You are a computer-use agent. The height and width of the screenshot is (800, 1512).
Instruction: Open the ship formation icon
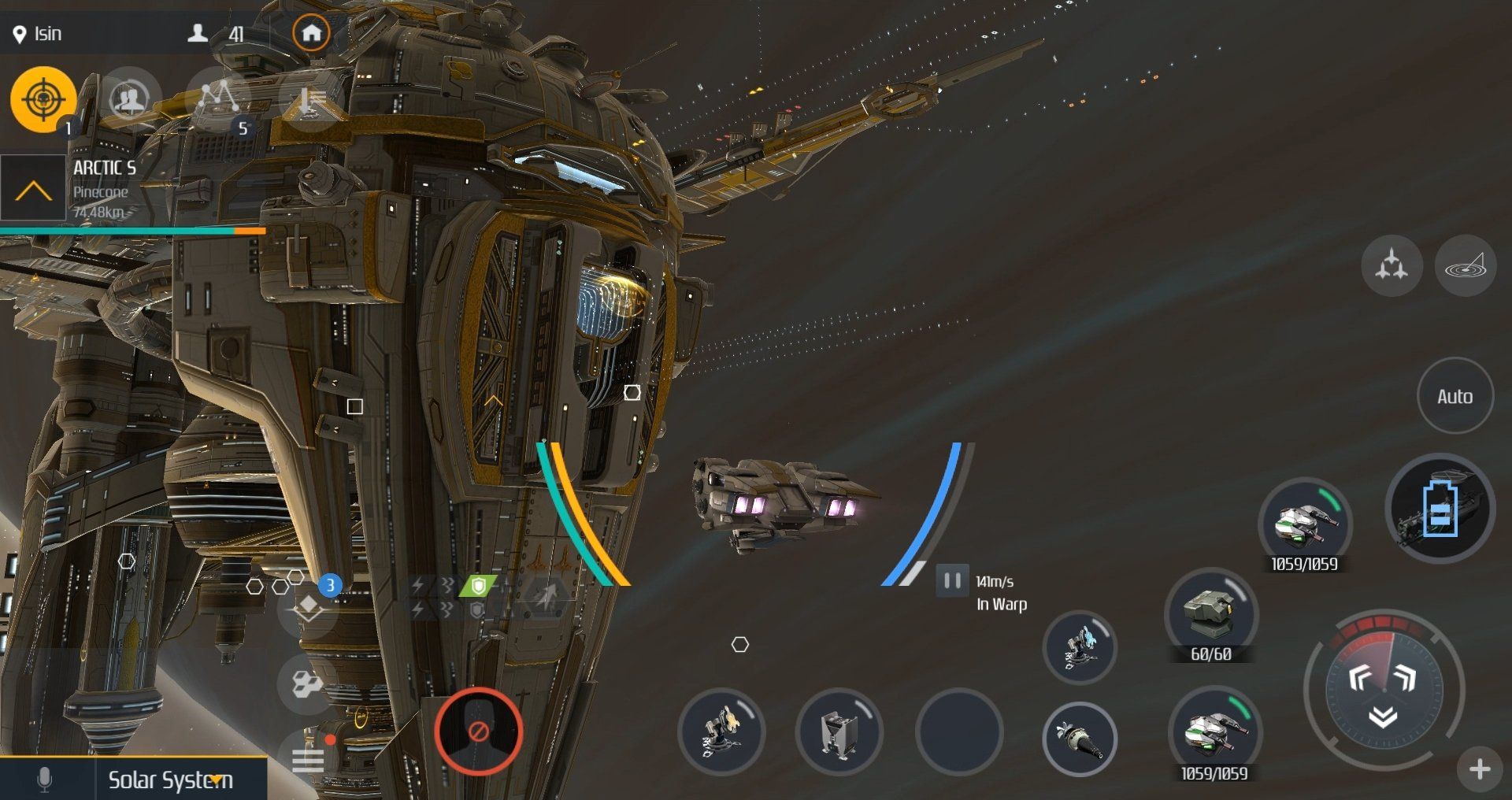1391,265
